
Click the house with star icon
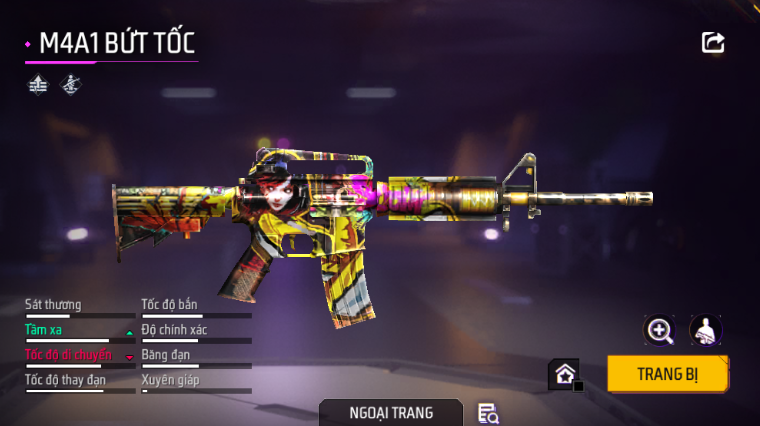coord(564,375)
